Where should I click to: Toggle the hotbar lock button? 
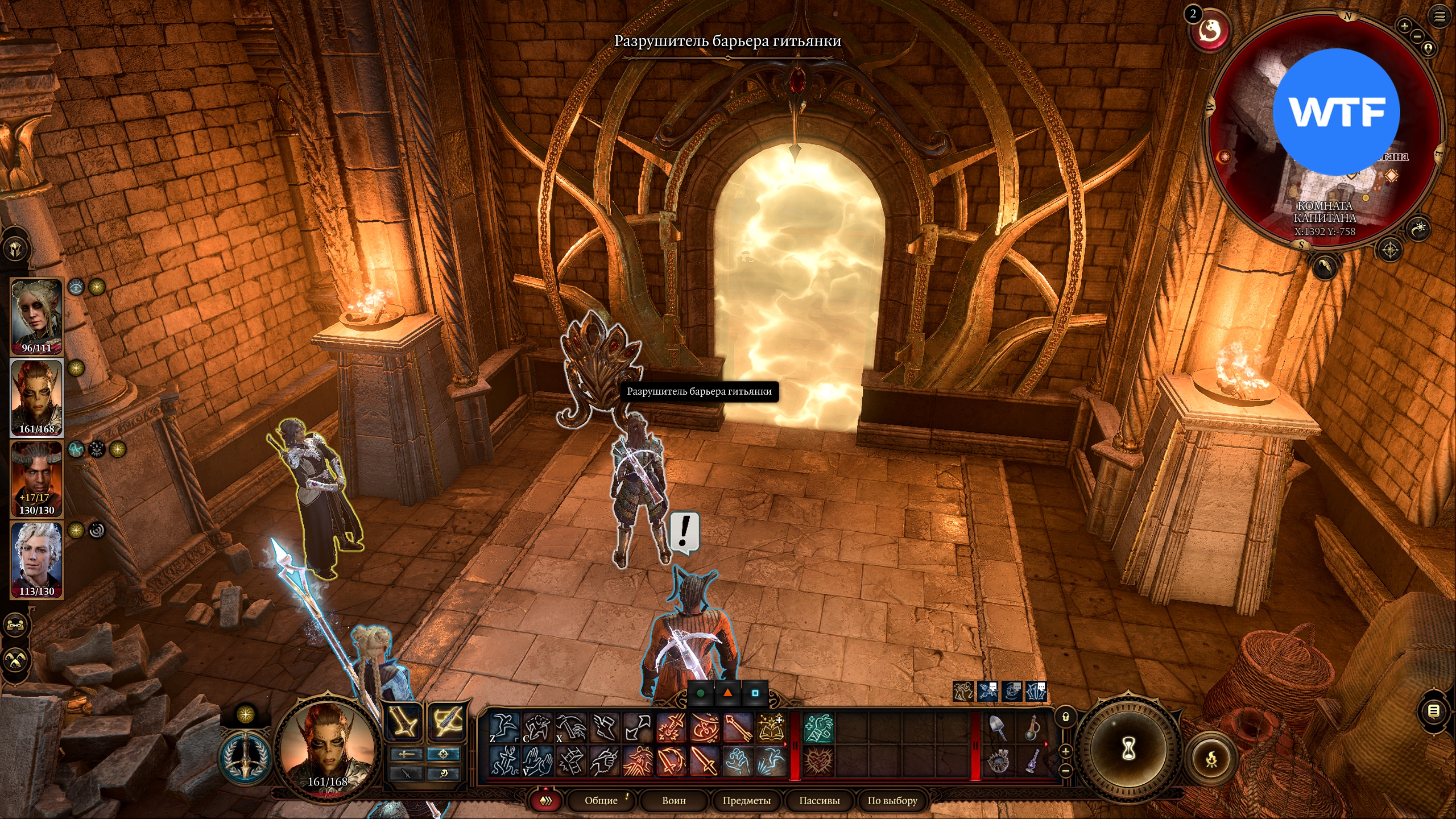tap(1066, 717)
